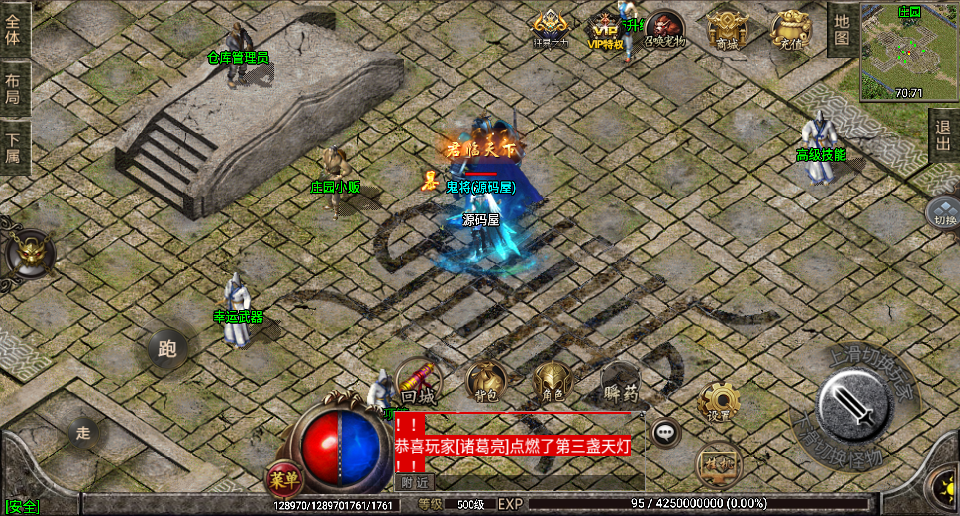Select the 跑 run movement button
The height and width of the screenshot is (516, 960).
(167, 348)
